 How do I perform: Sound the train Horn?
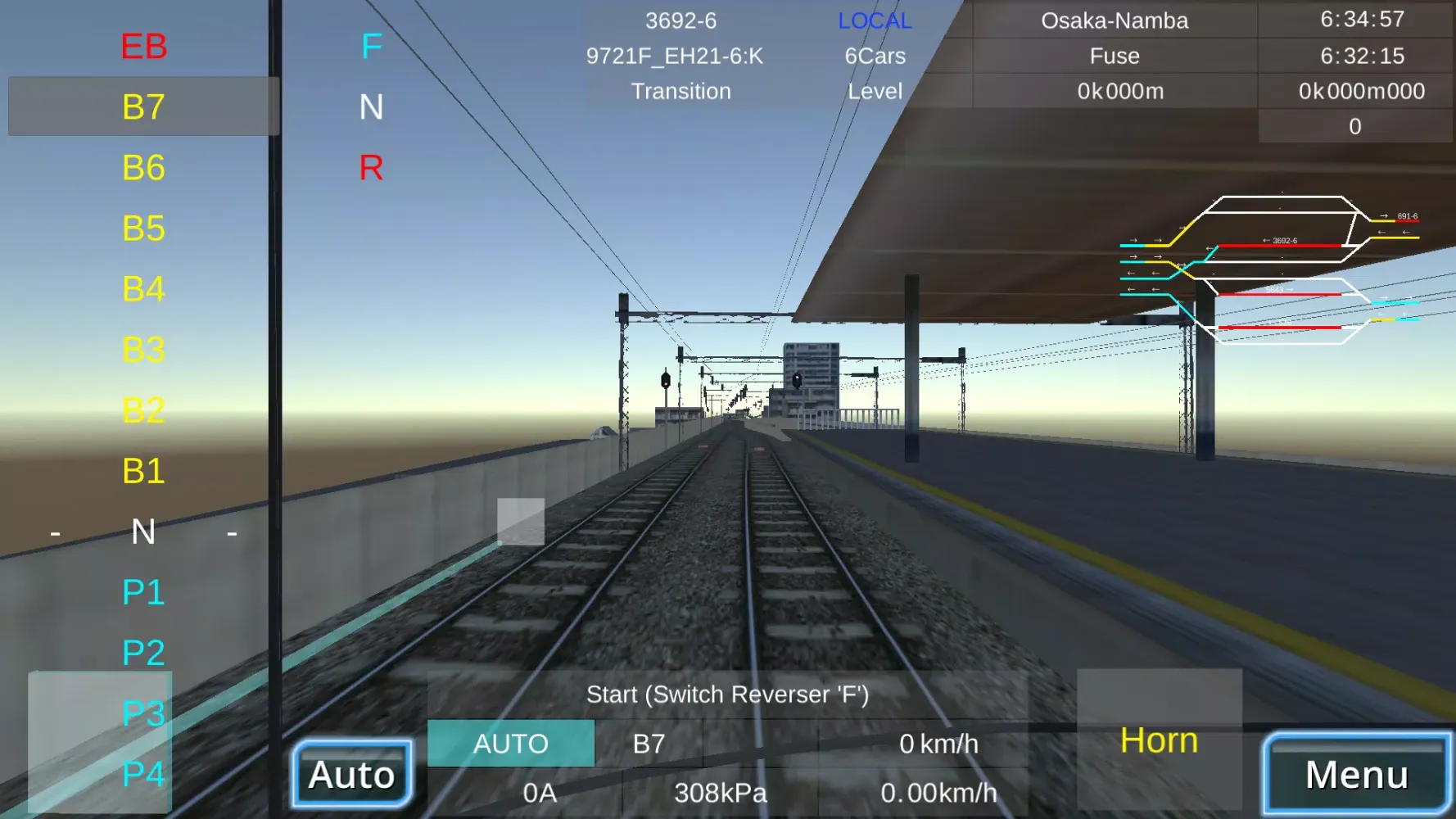(x=1159, y=740)
